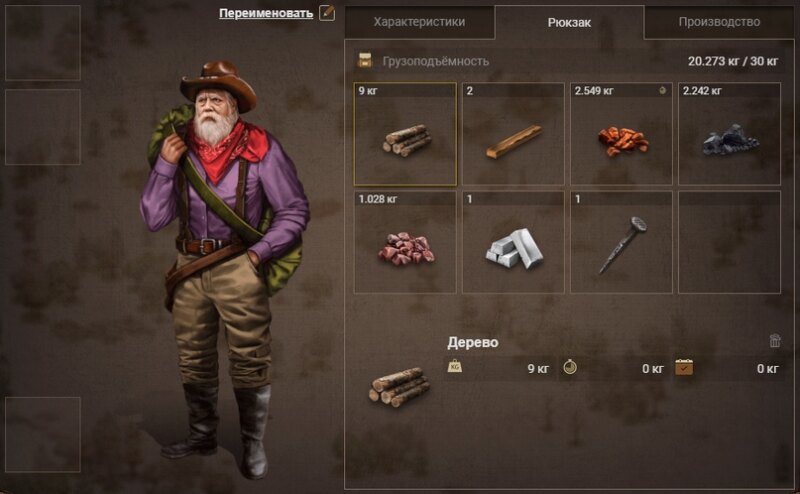Choose the wooden plank slot

click(x=513, y=135)
